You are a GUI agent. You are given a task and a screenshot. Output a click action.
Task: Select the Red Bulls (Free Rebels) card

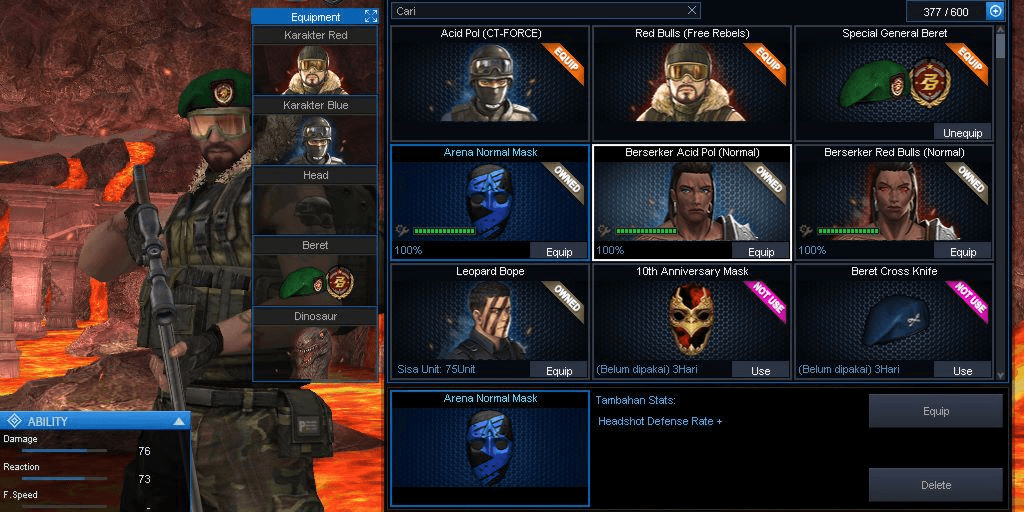tap(690, 82)
